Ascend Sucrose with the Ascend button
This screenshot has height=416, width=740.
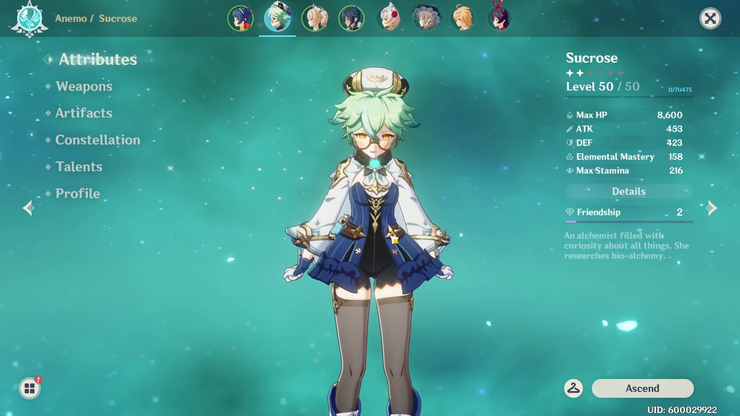pyautogui.click(x=642, y=389)
